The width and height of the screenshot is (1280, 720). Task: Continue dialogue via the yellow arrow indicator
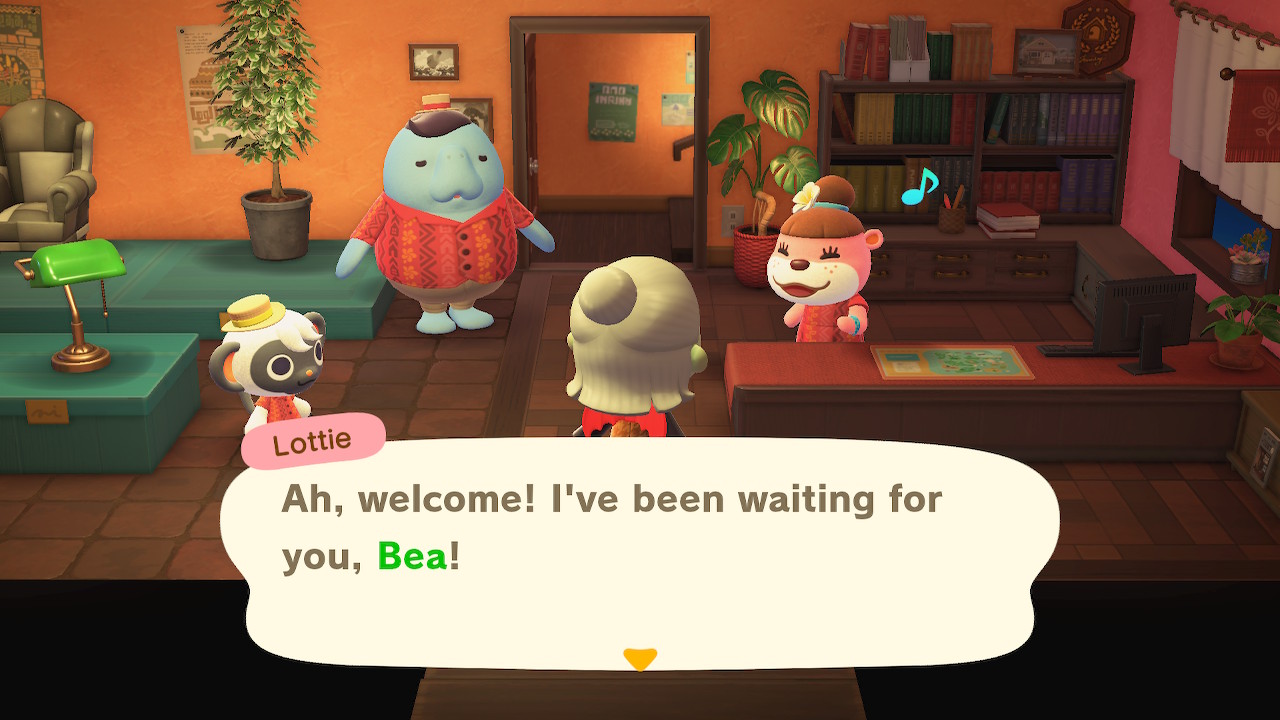(640, 658)
